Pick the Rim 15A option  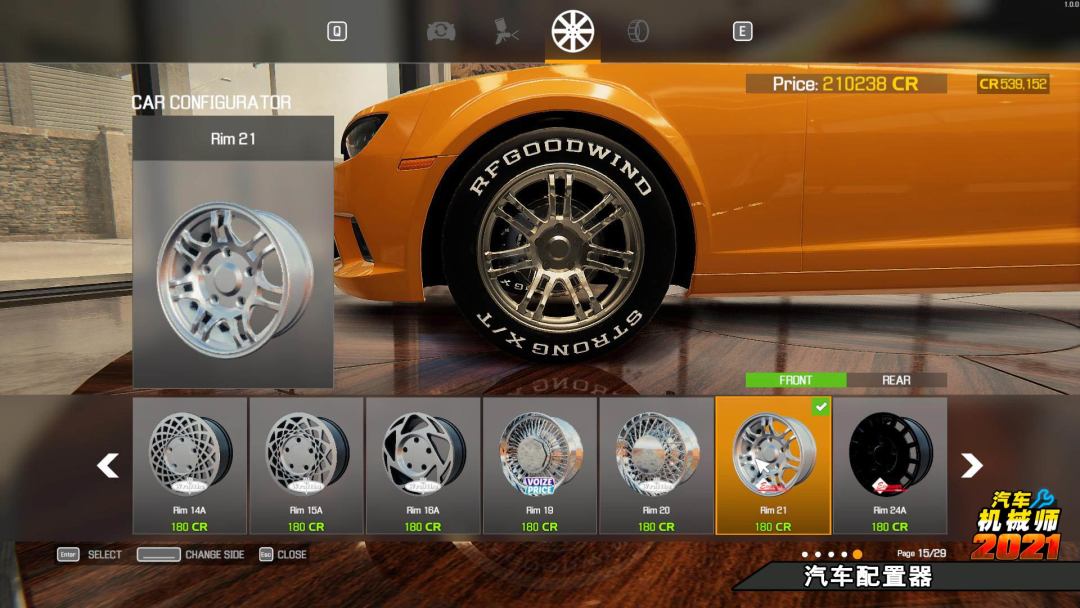pyautogui.click(x=306, y=465)
